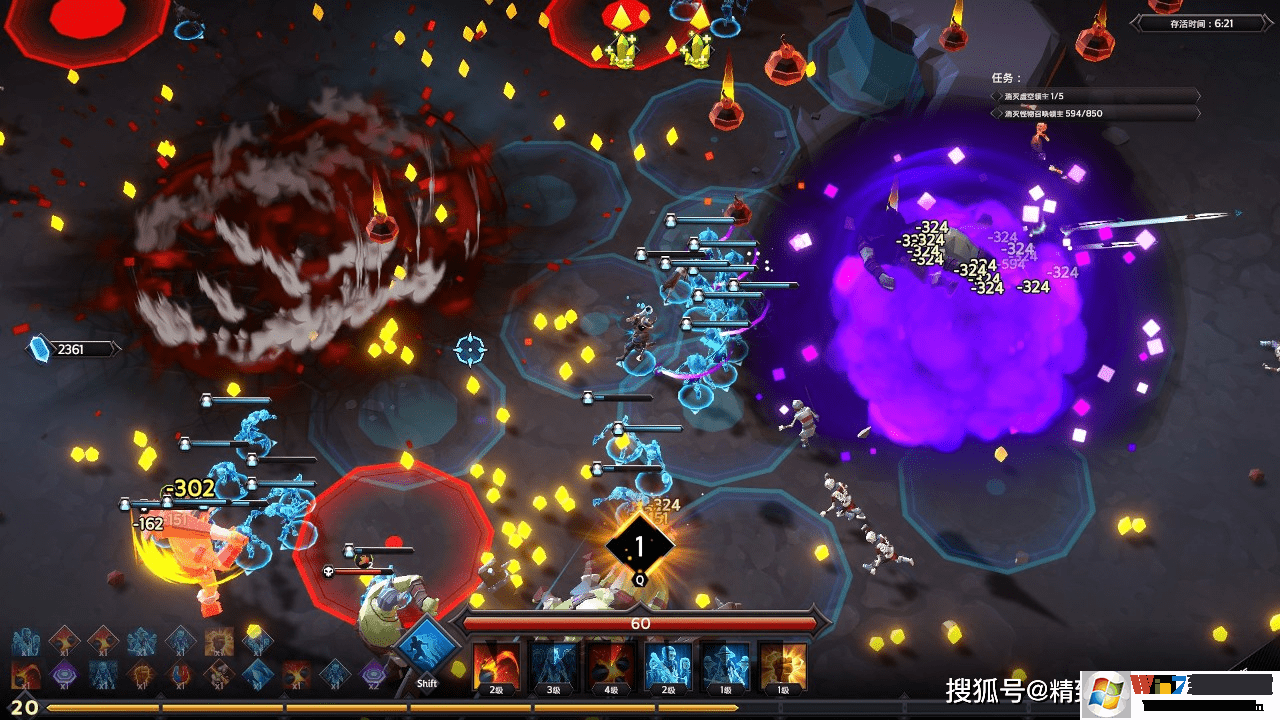1280x720 pixels.
Task: Select the blue crystal shard passive icon
Action: (x=258, y=675)
